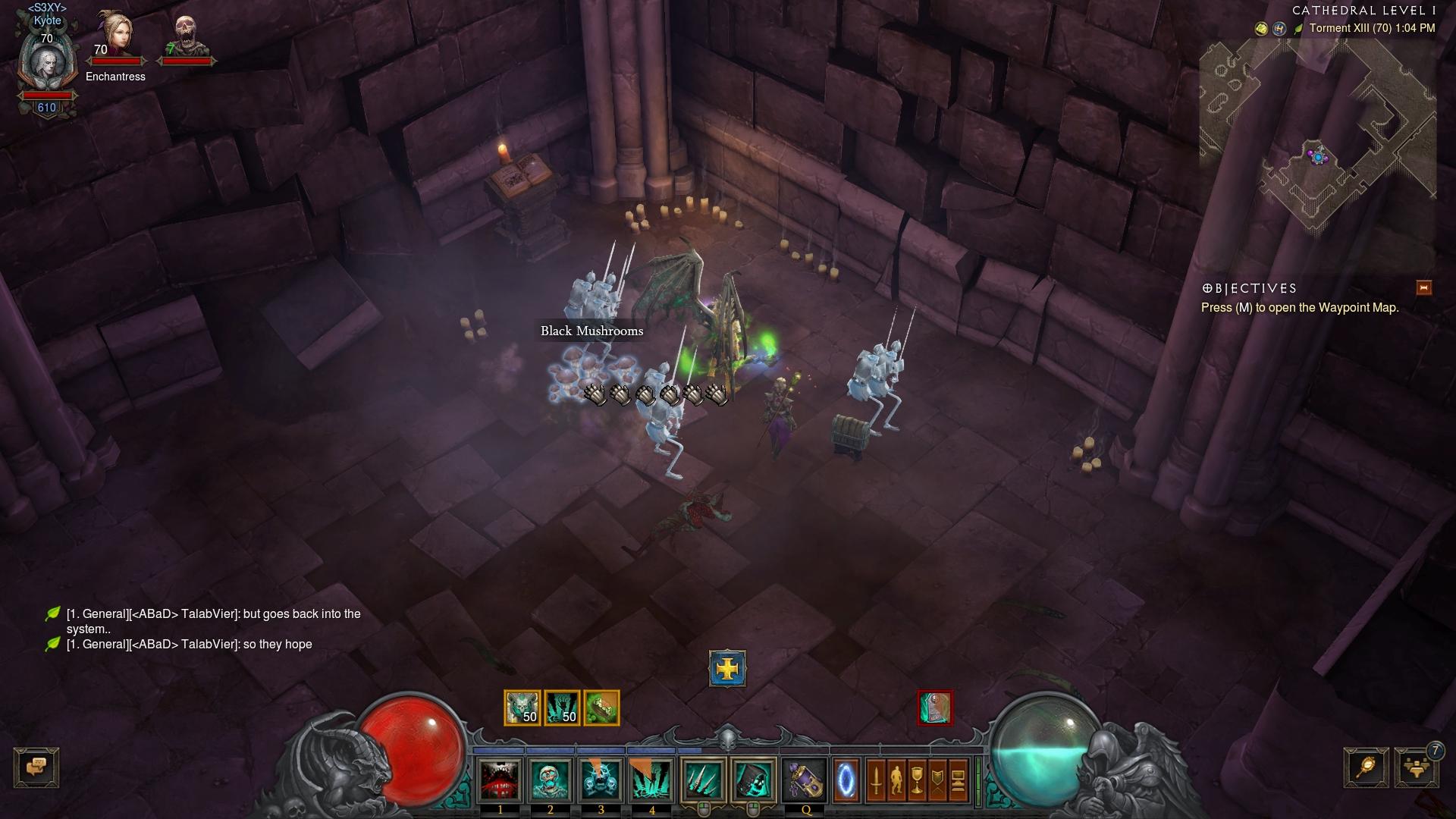
Task: Select the Enchantress follower portrait
Action: [115, 36]
